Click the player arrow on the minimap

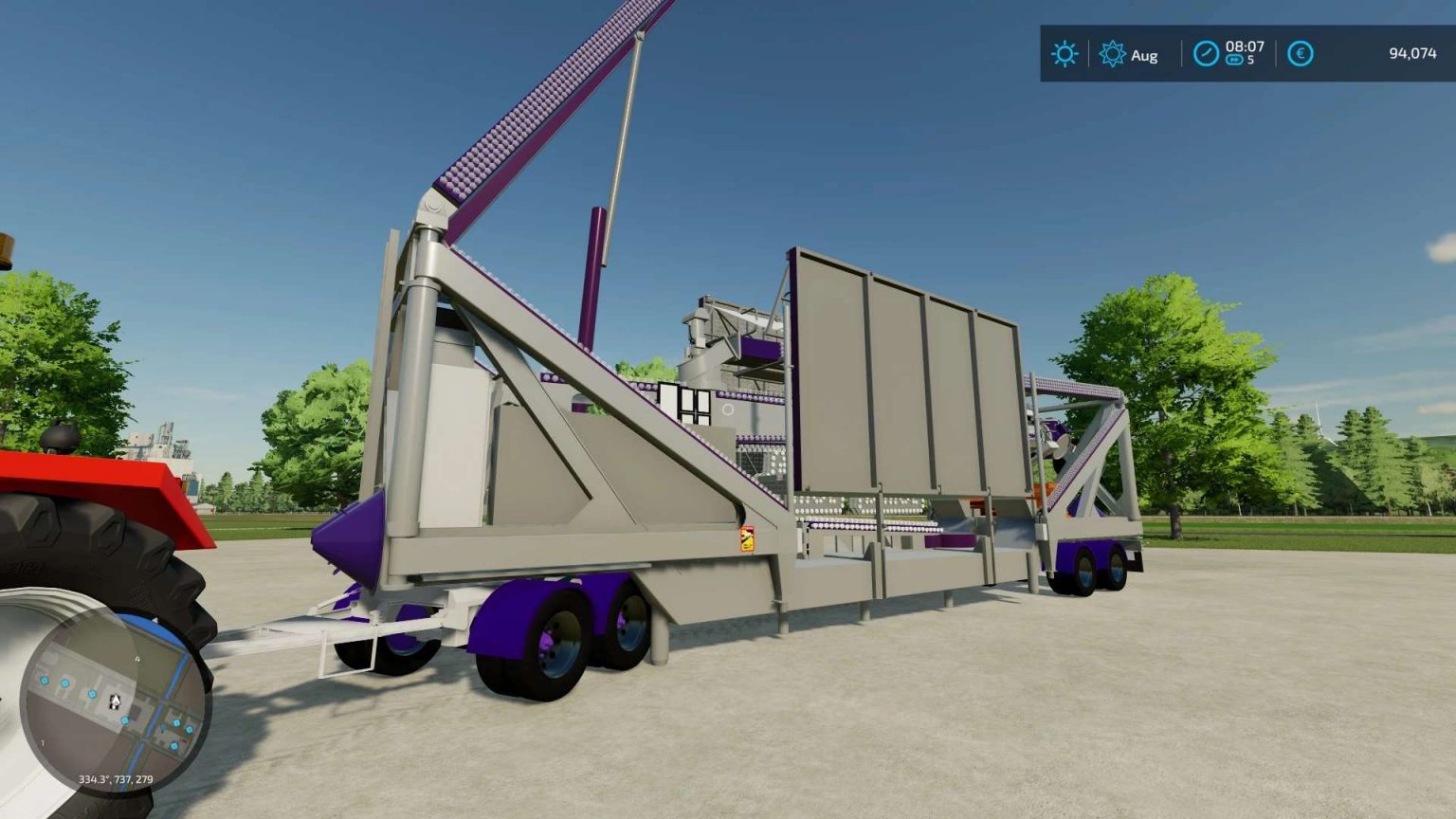[x=115, y=701]
